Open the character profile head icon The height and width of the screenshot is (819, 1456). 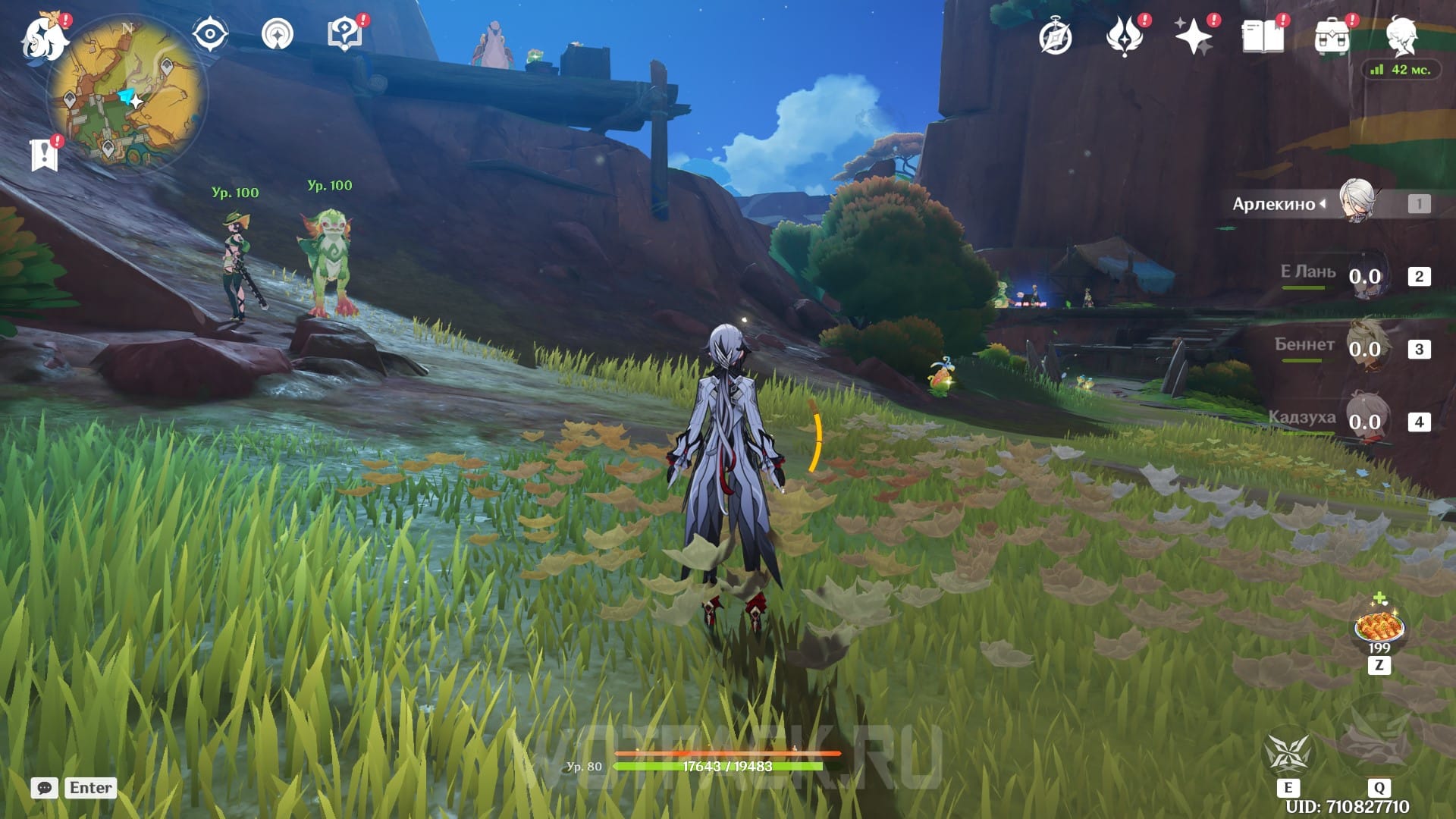pos(1401,36)
